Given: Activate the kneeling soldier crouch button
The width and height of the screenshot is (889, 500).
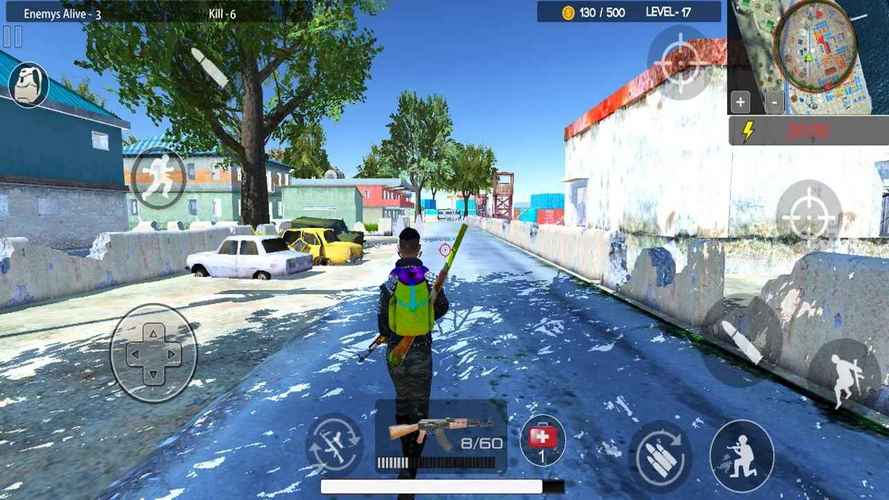Looking at the screenshot, I should (741, 455).
